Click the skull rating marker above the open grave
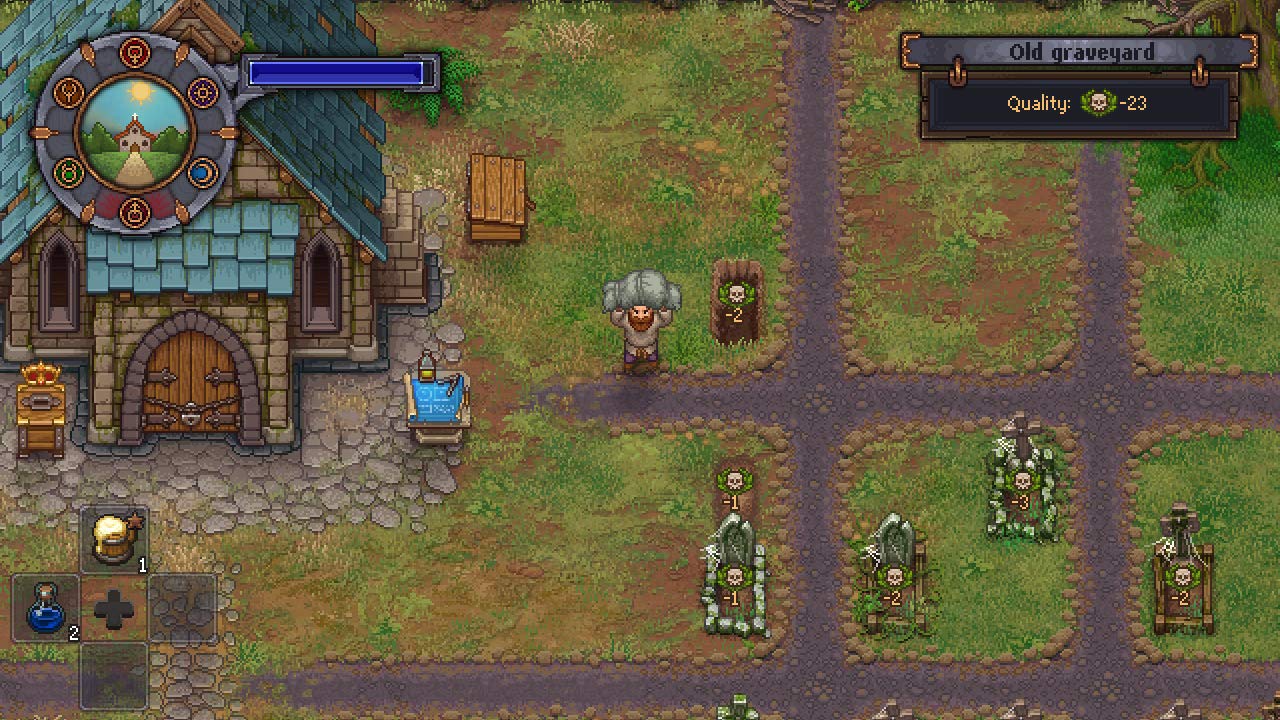 pyautogui.click(x=736, y=295)
